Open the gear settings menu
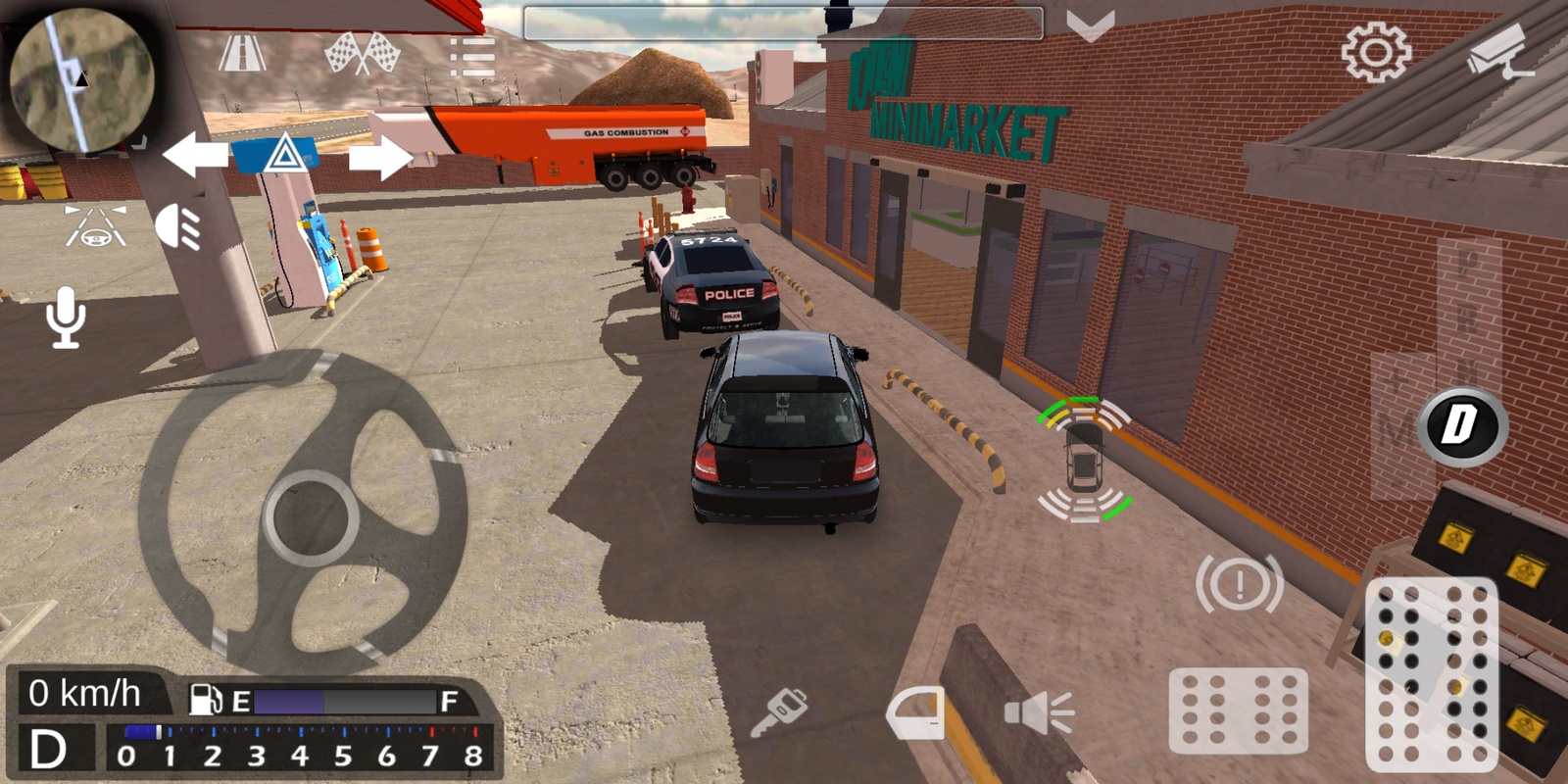Screen dimensions: 1568x784 (1376, 52)
